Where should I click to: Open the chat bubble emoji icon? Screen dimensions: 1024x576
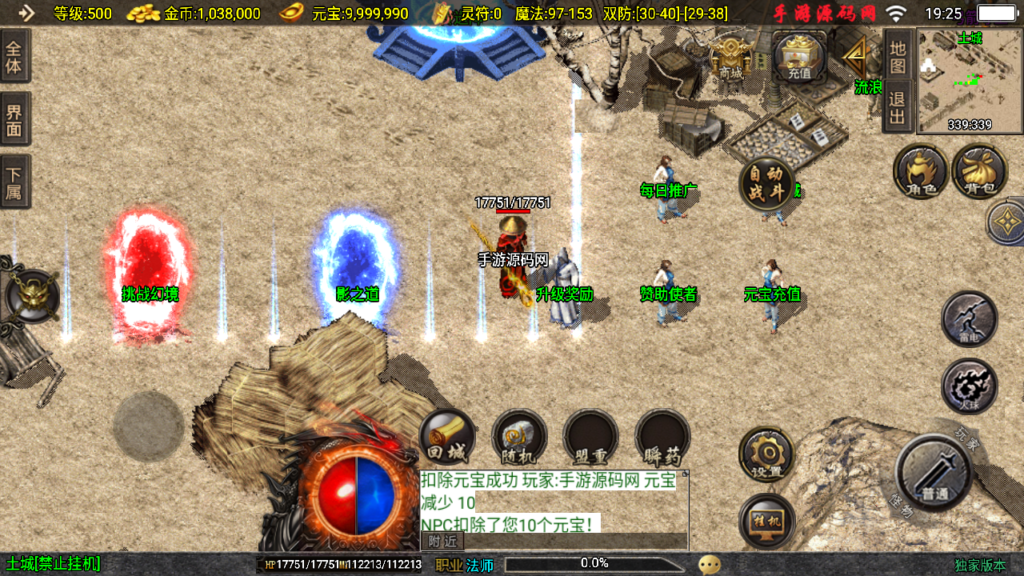click(x=710, y=564)
